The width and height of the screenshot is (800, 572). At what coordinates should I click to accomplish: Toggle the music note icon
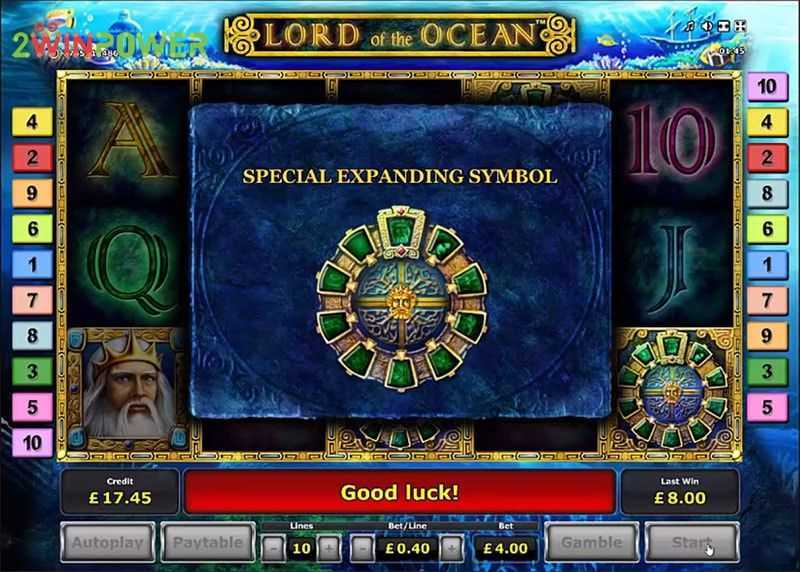click(689, 25)
